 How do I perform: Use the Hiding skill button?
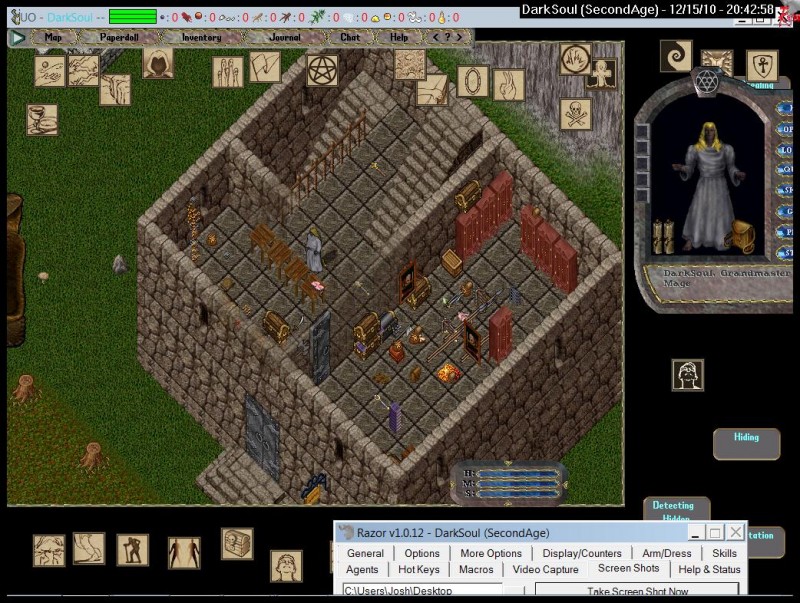(746, 438)
